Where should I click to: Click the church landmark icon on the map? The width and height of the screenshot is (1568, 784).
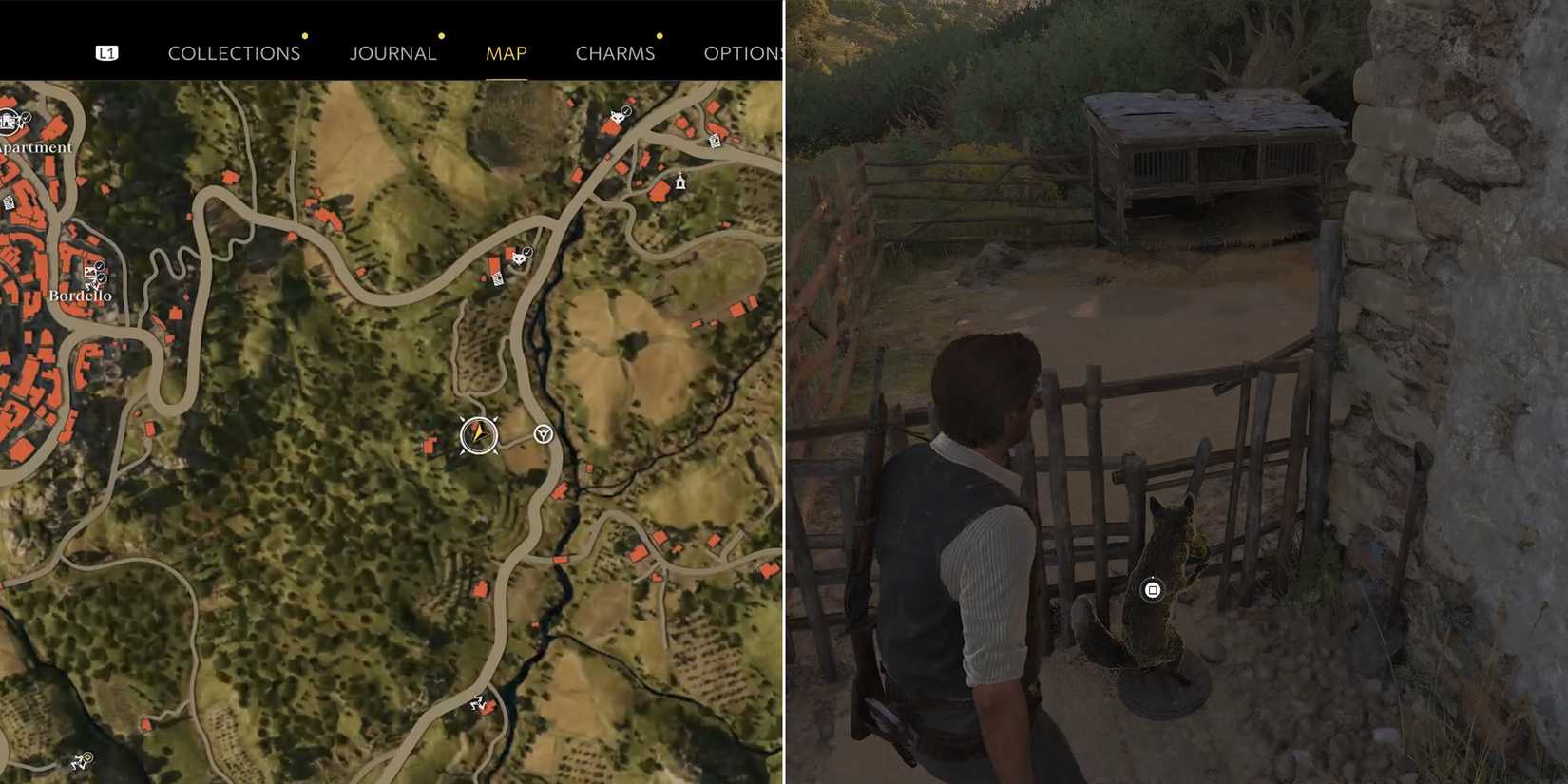680,182
